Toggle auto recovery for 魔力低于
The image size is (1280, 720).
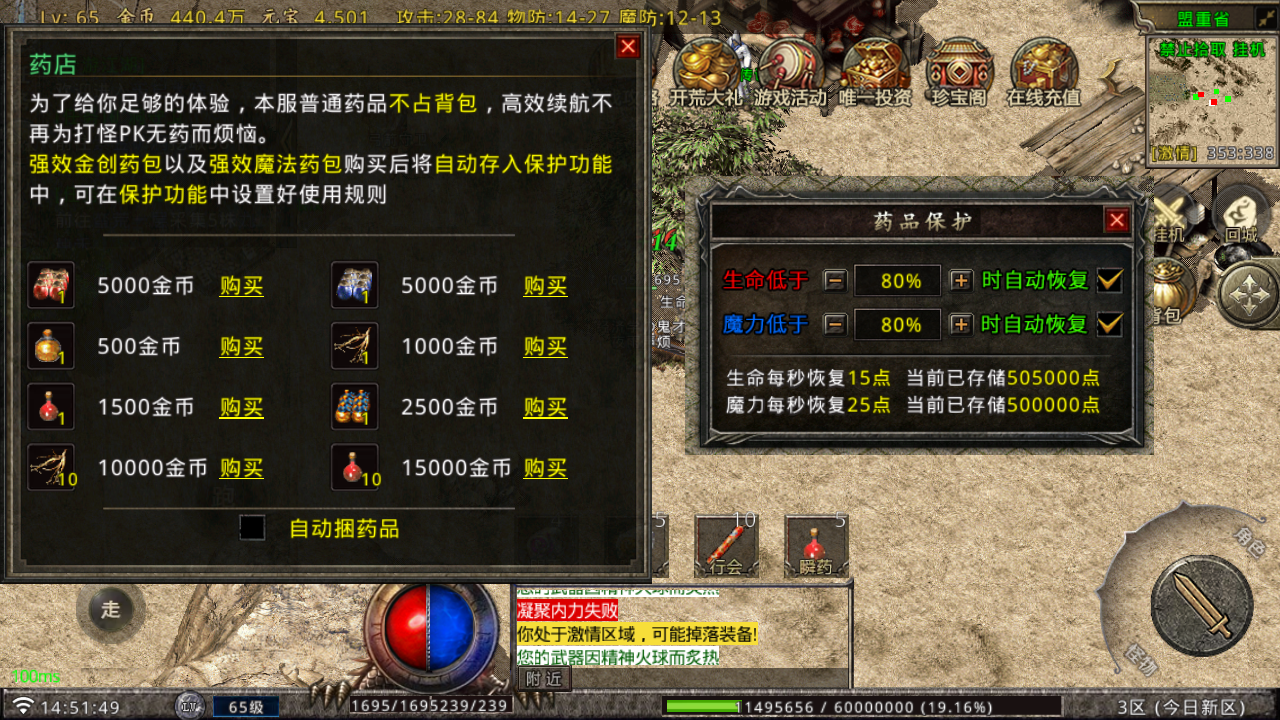1108,324
